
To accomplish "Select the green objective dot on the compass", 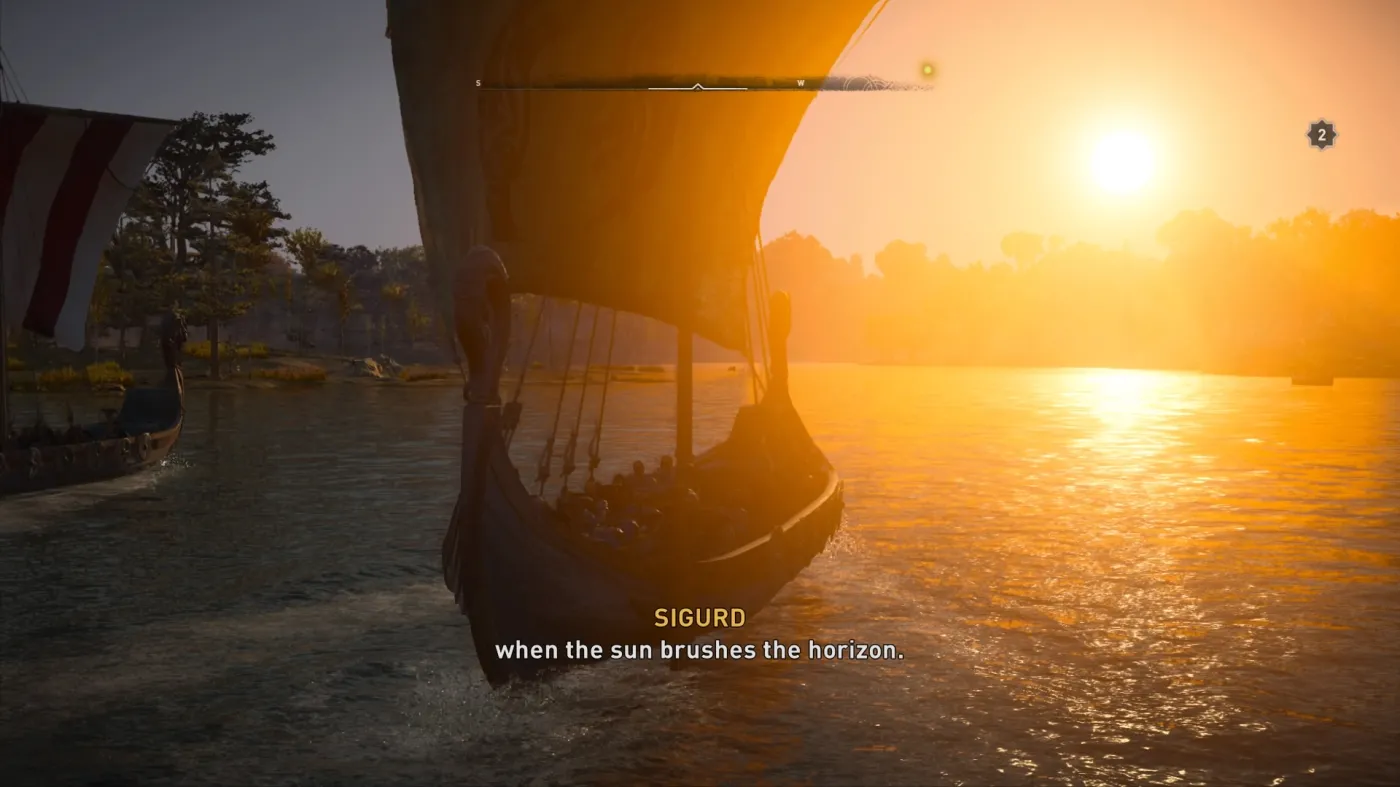I will click(x=929, y=67).
